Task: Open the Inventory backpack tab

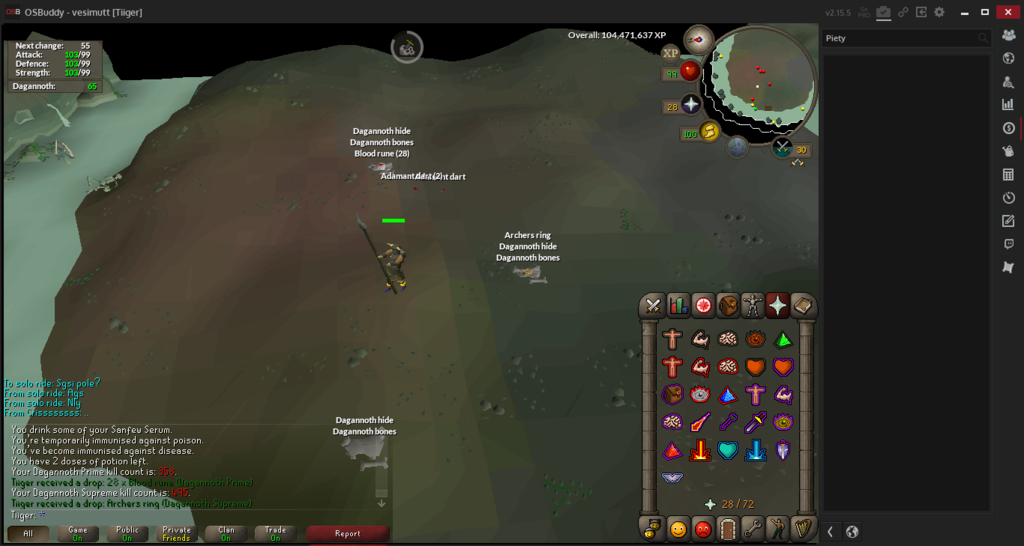Action: (x=728, y=306)
